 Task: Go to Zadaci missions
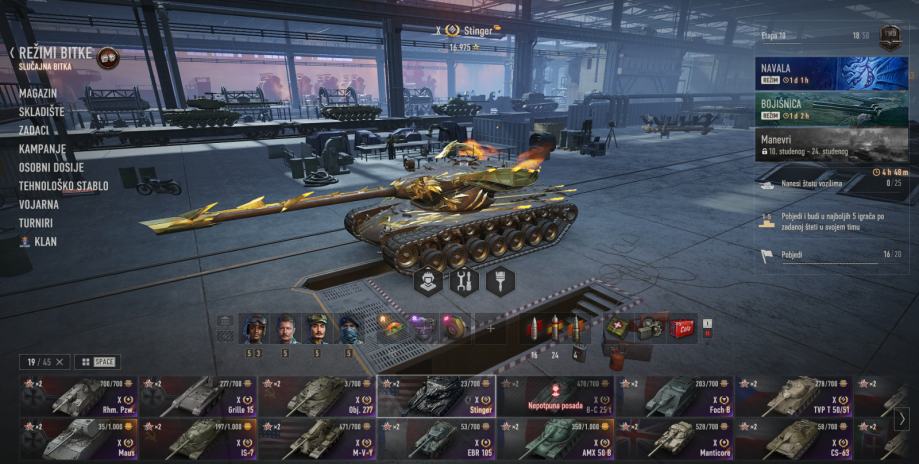point(35,130)
